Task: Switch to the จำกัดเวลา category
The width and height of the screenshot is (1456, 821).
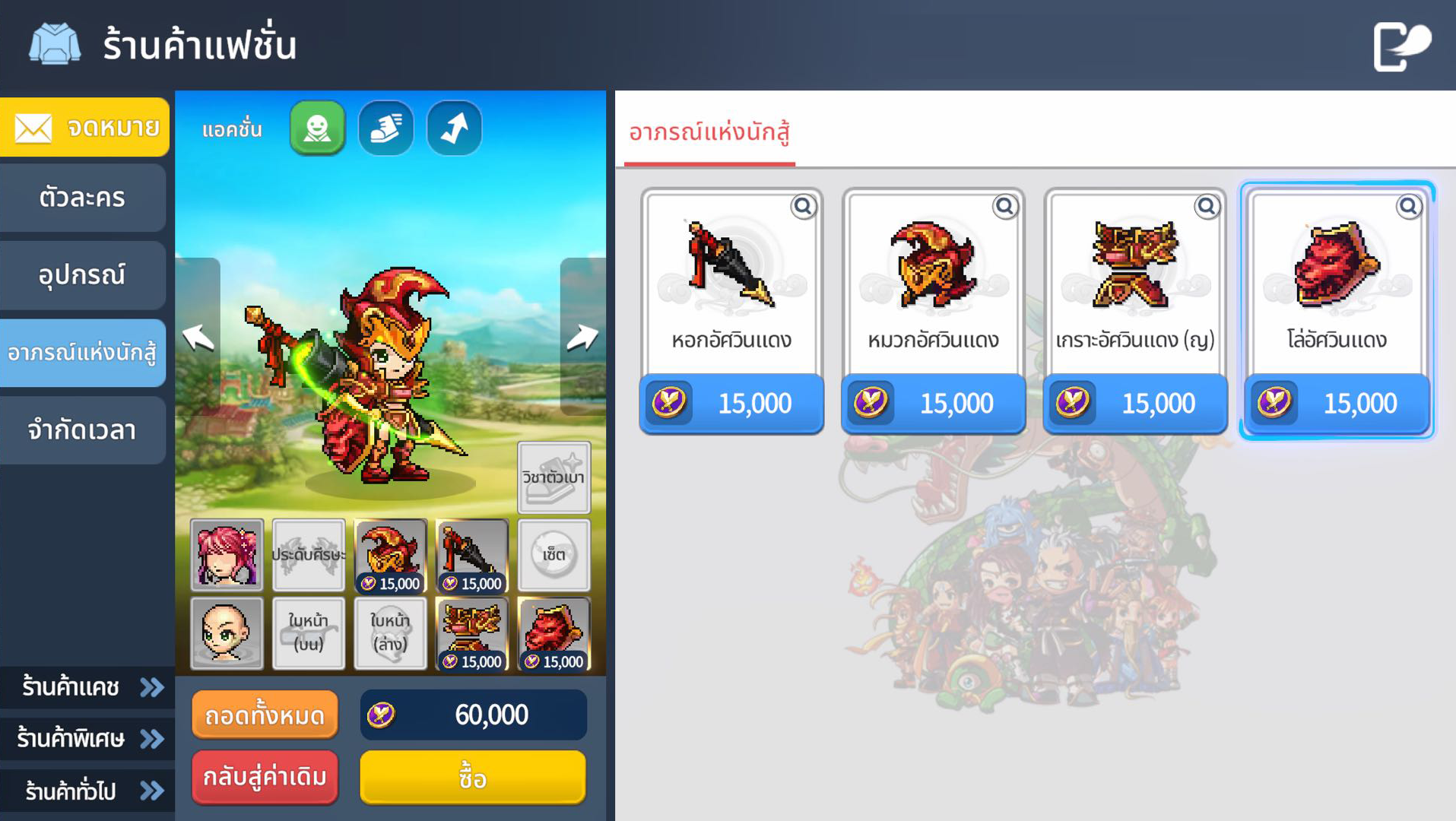Action: tap(82, 430)
